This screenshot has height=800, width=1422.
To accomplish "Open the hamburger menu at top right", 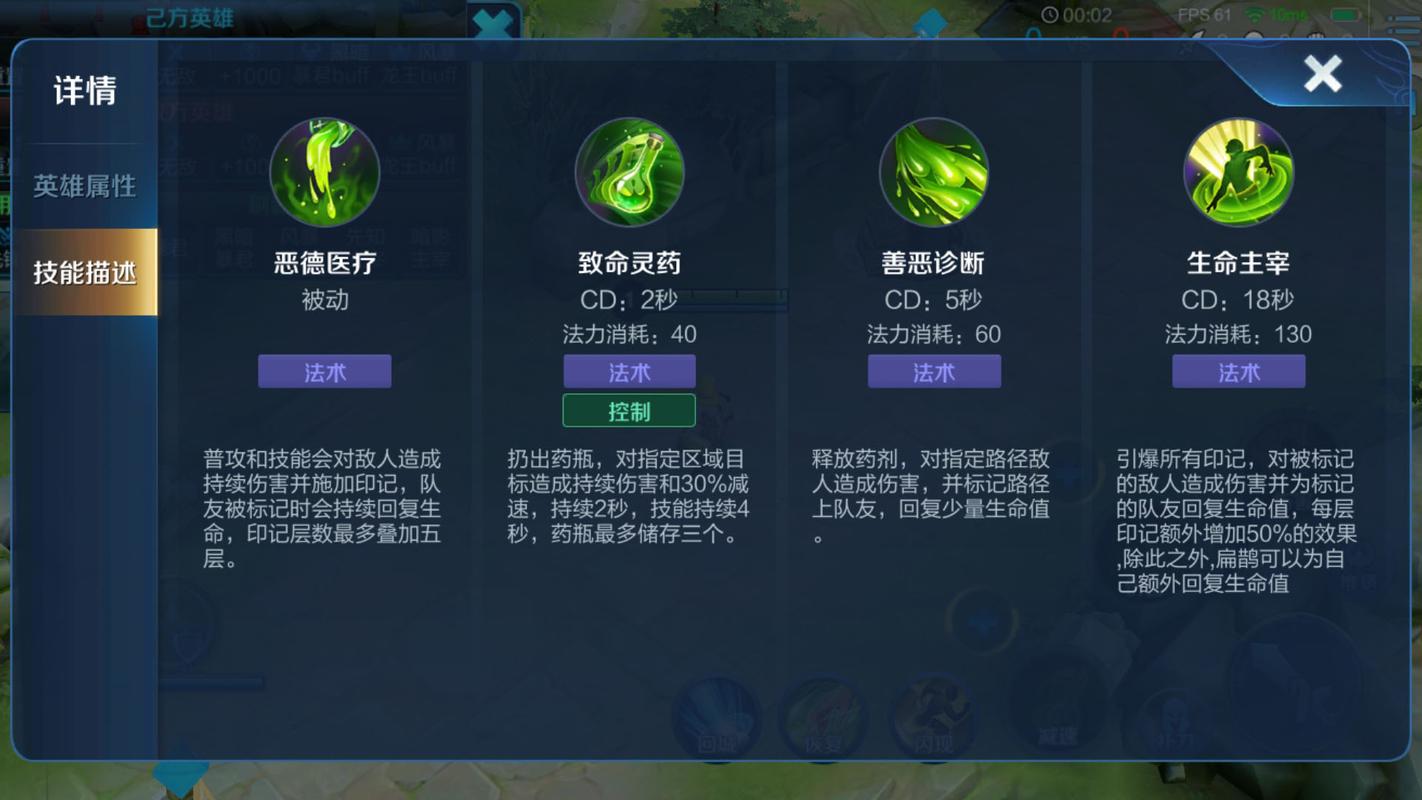I will click(x=1401, y=27).
